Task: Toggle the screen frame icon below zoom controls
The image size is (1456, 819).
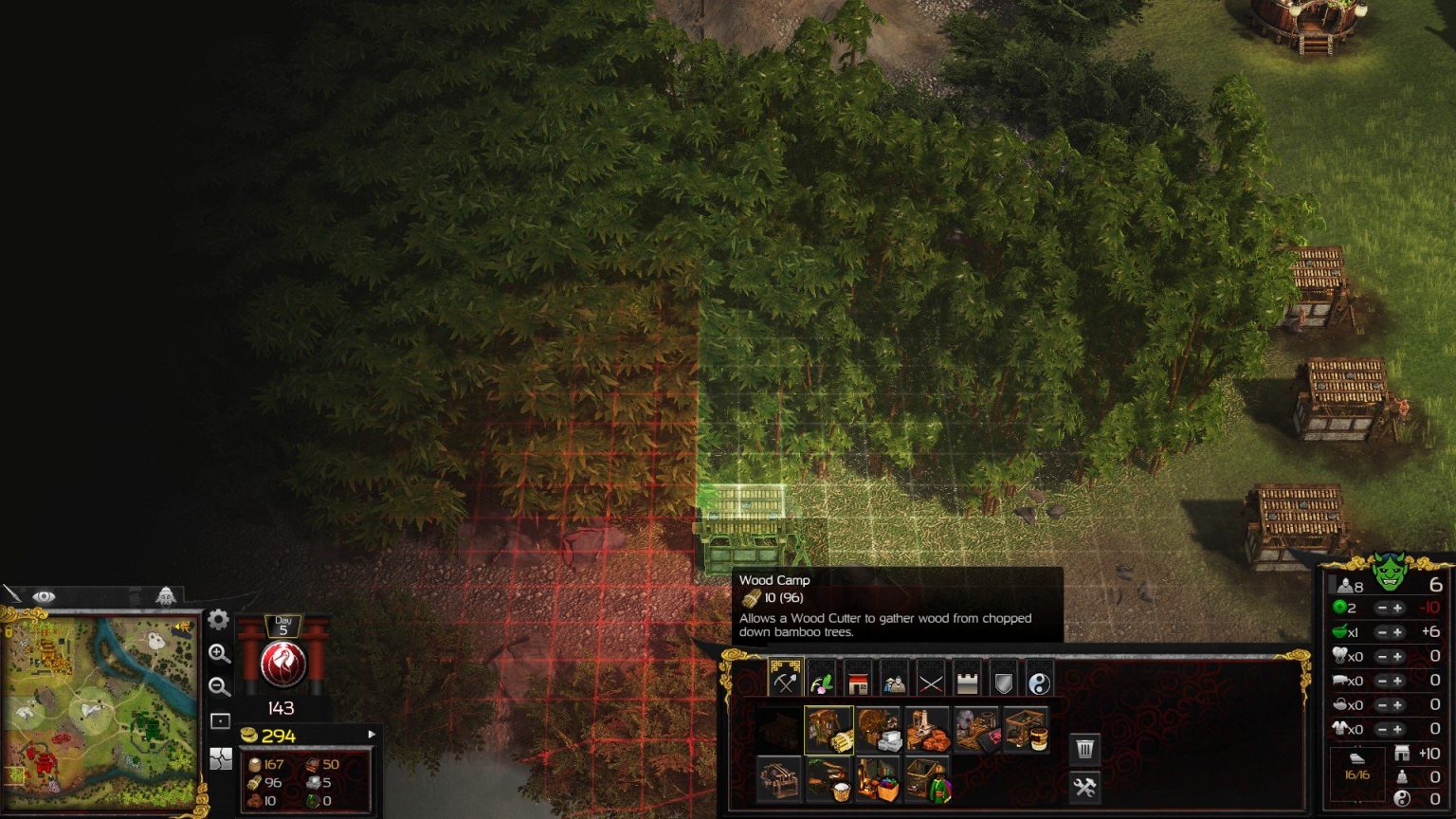Action: (220, 719)
